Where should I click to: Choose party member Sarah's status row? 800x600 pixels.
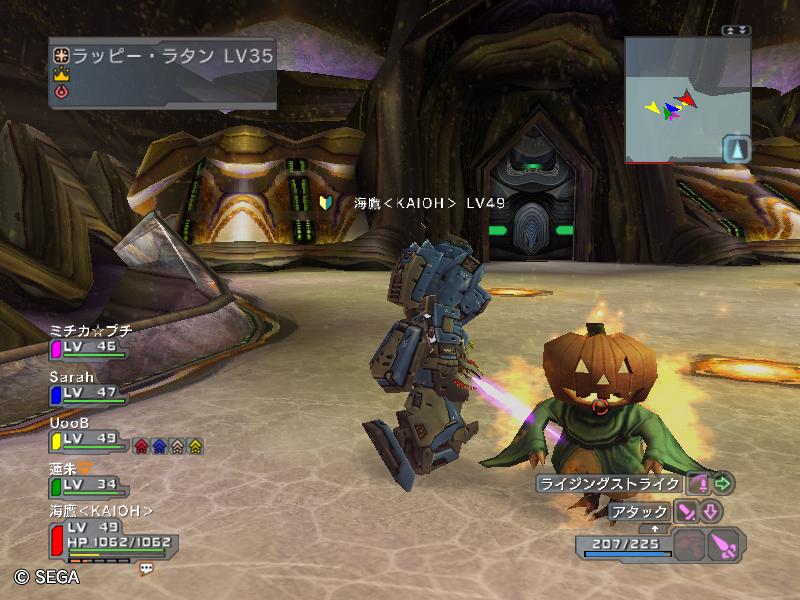coord(88,387)
